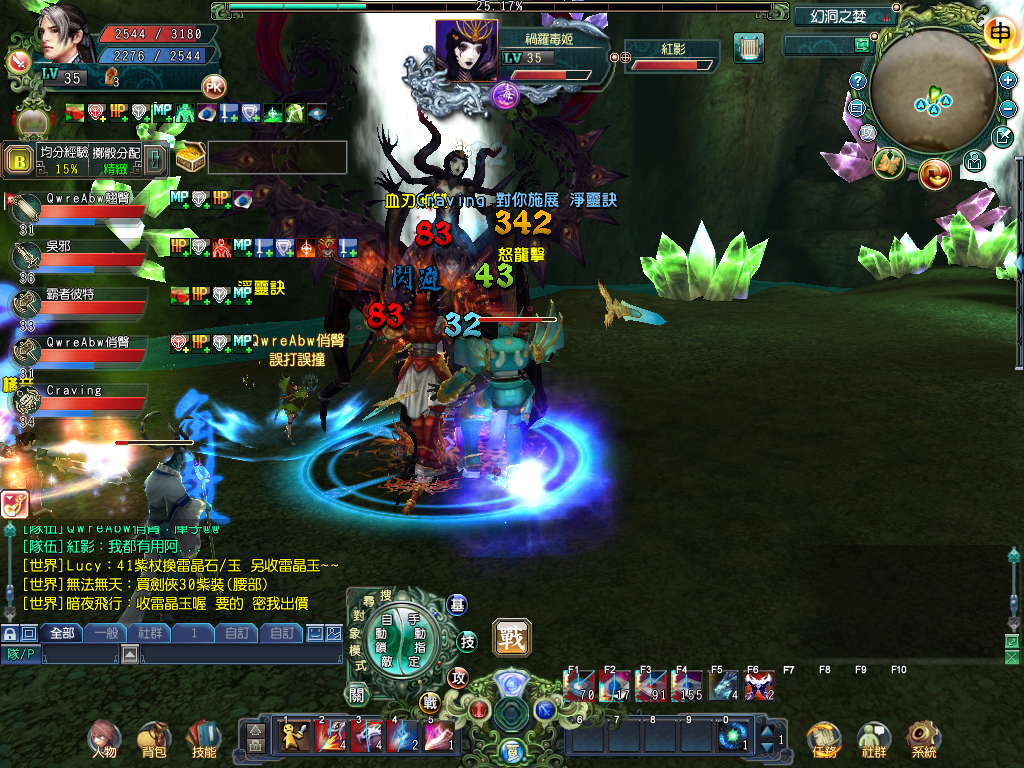This screenshot has height=768, width=1024.
Task: Open the 技能 skills book
Action: [x=203, y=738]
